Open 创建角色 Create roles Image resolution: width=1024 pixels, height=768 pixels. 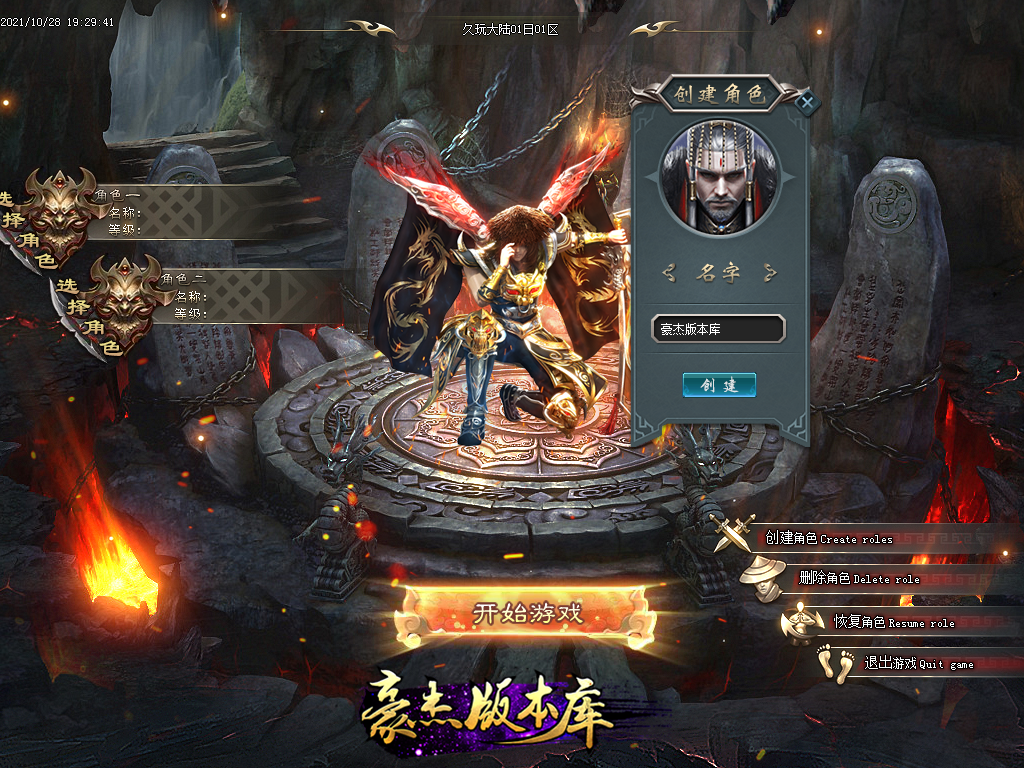point(828,538)
